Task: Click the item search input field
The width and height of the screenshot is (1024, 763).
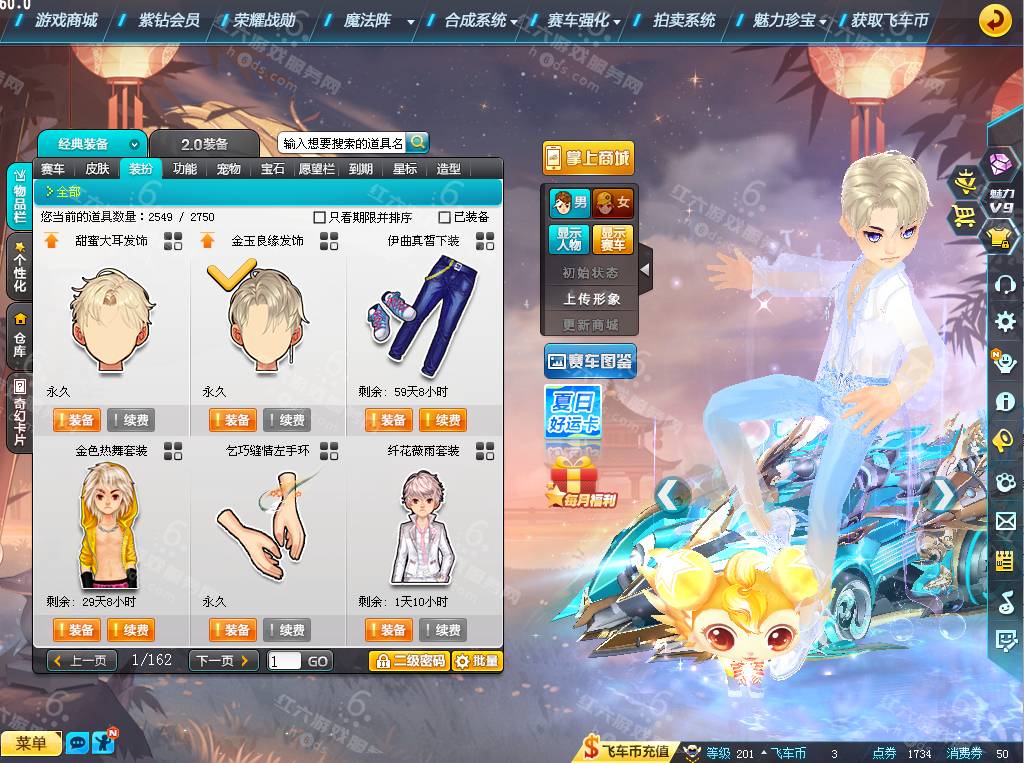Action: pyautogui.click(x=342, y=144)
